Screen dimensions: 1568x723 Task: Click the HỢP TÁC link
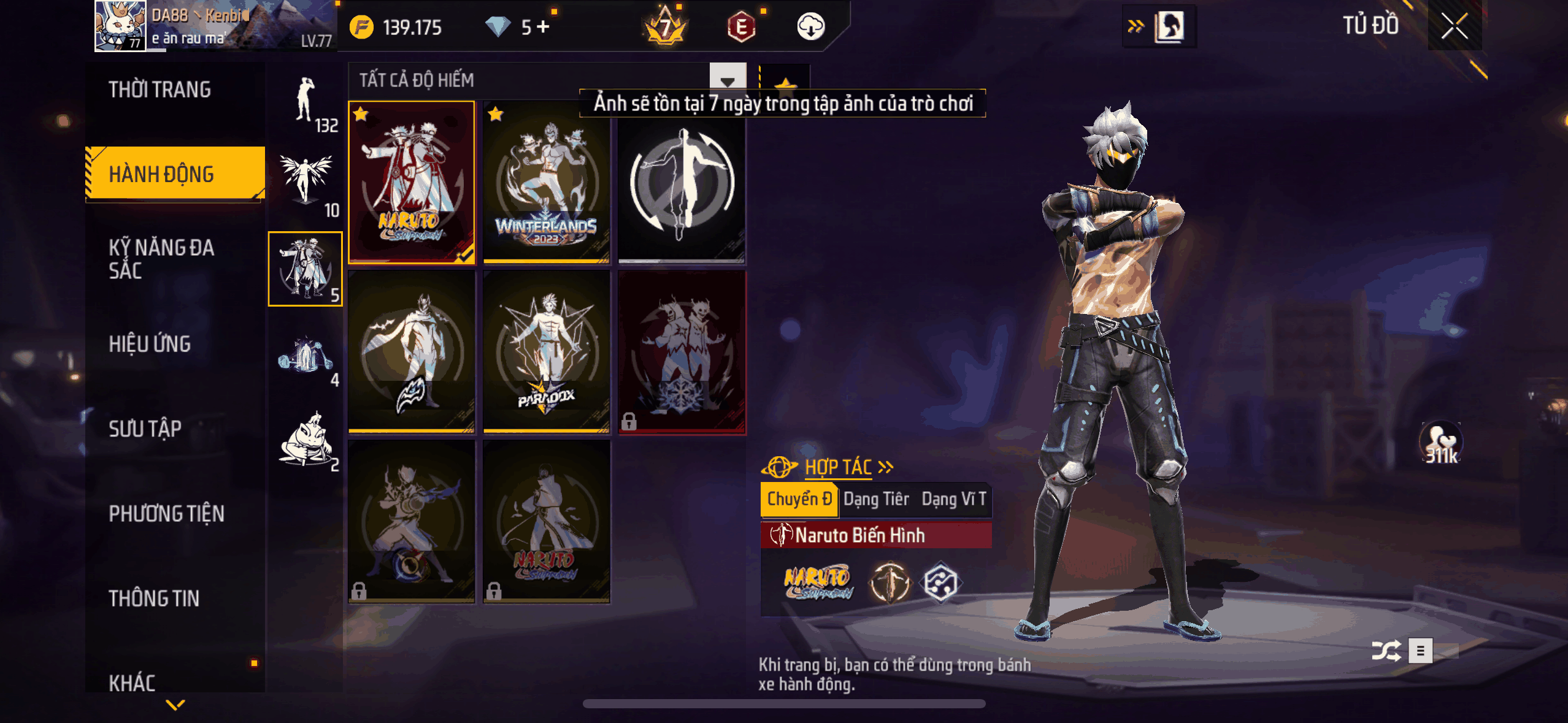pos(839,467)
